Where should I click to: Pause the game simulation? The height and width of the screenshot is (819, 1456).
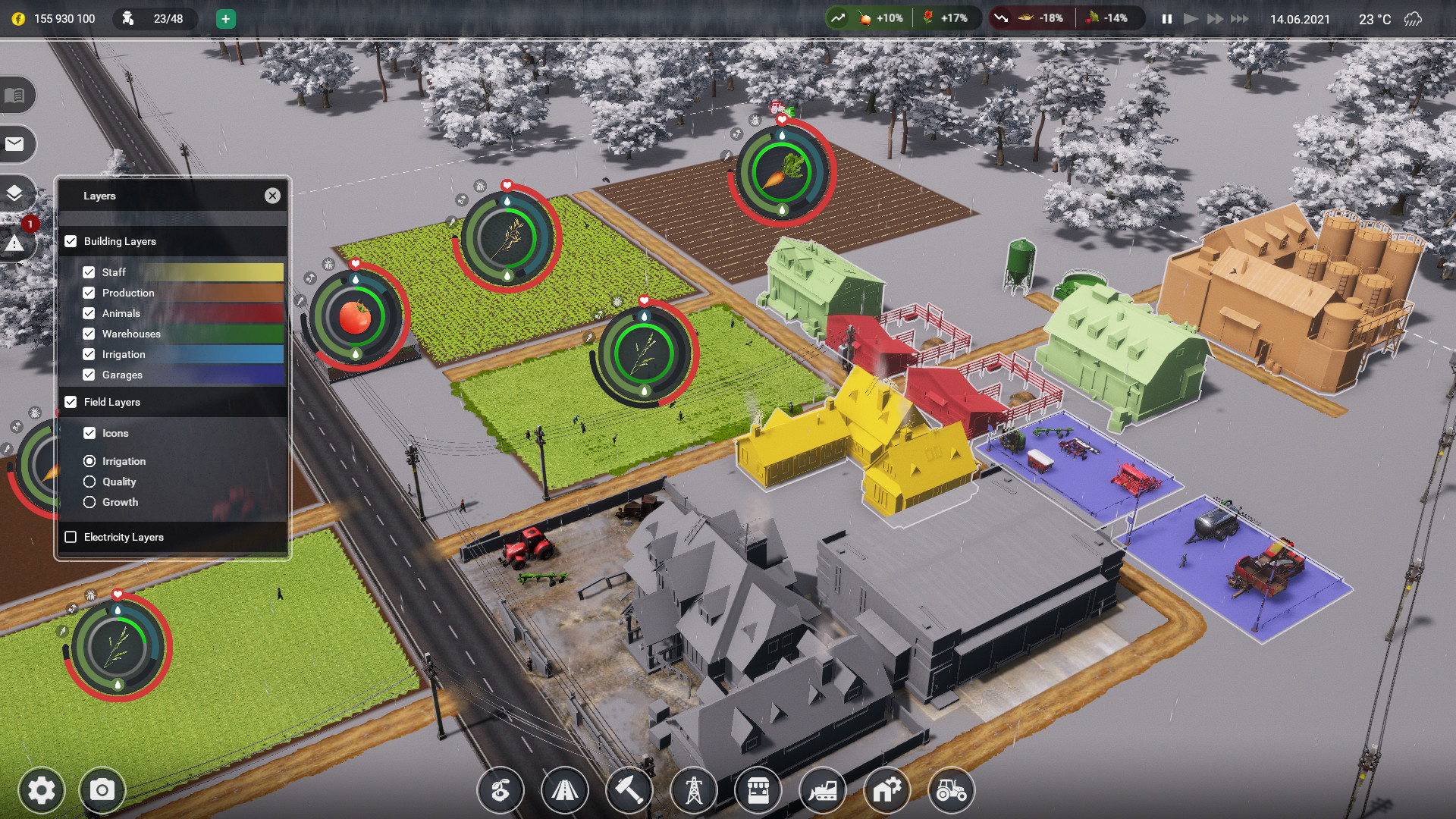click(x=1166, y=19)
